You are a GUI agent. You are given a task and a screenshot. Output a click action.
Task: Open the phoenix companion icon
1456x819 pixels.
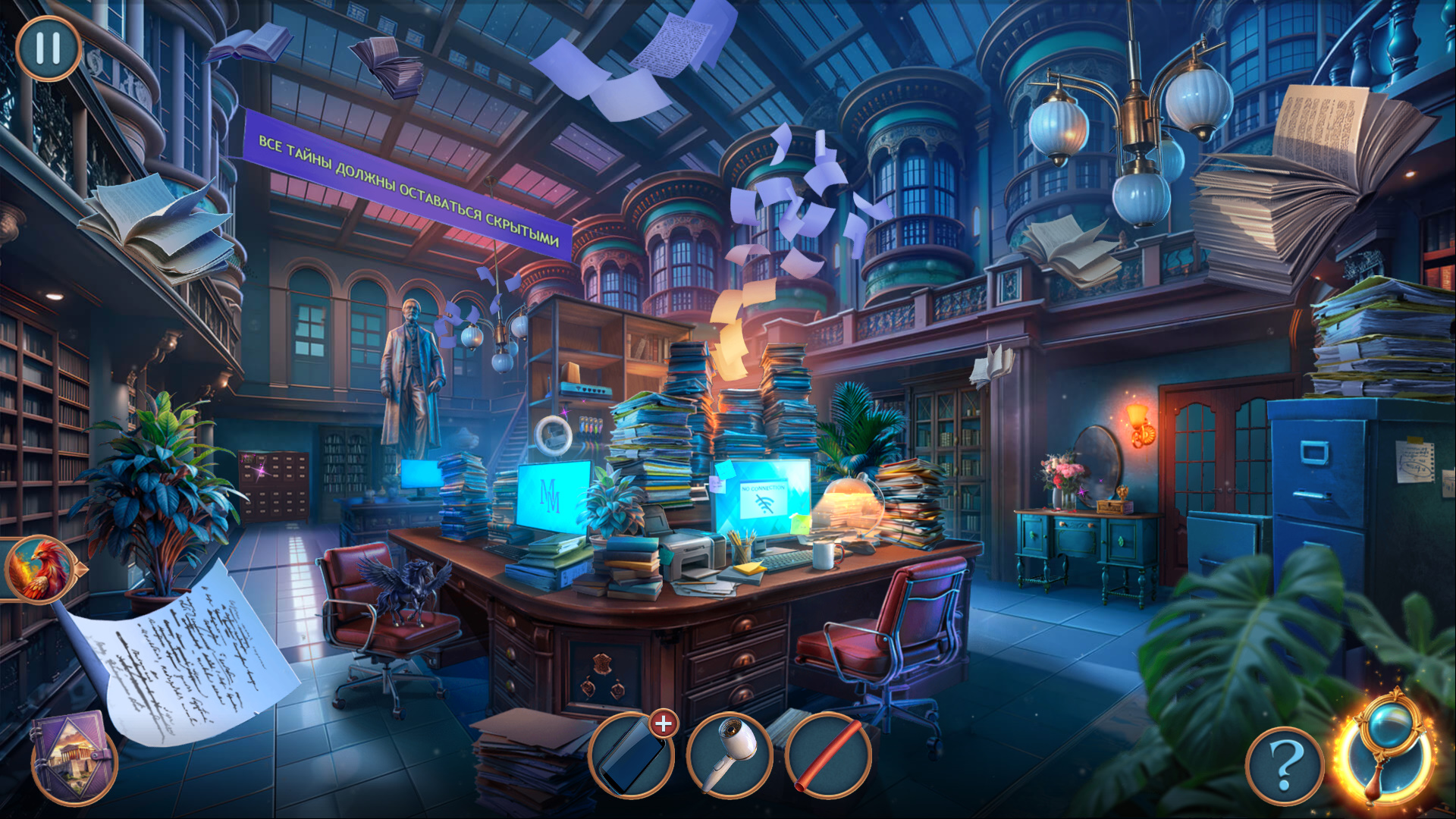point(38,569)
